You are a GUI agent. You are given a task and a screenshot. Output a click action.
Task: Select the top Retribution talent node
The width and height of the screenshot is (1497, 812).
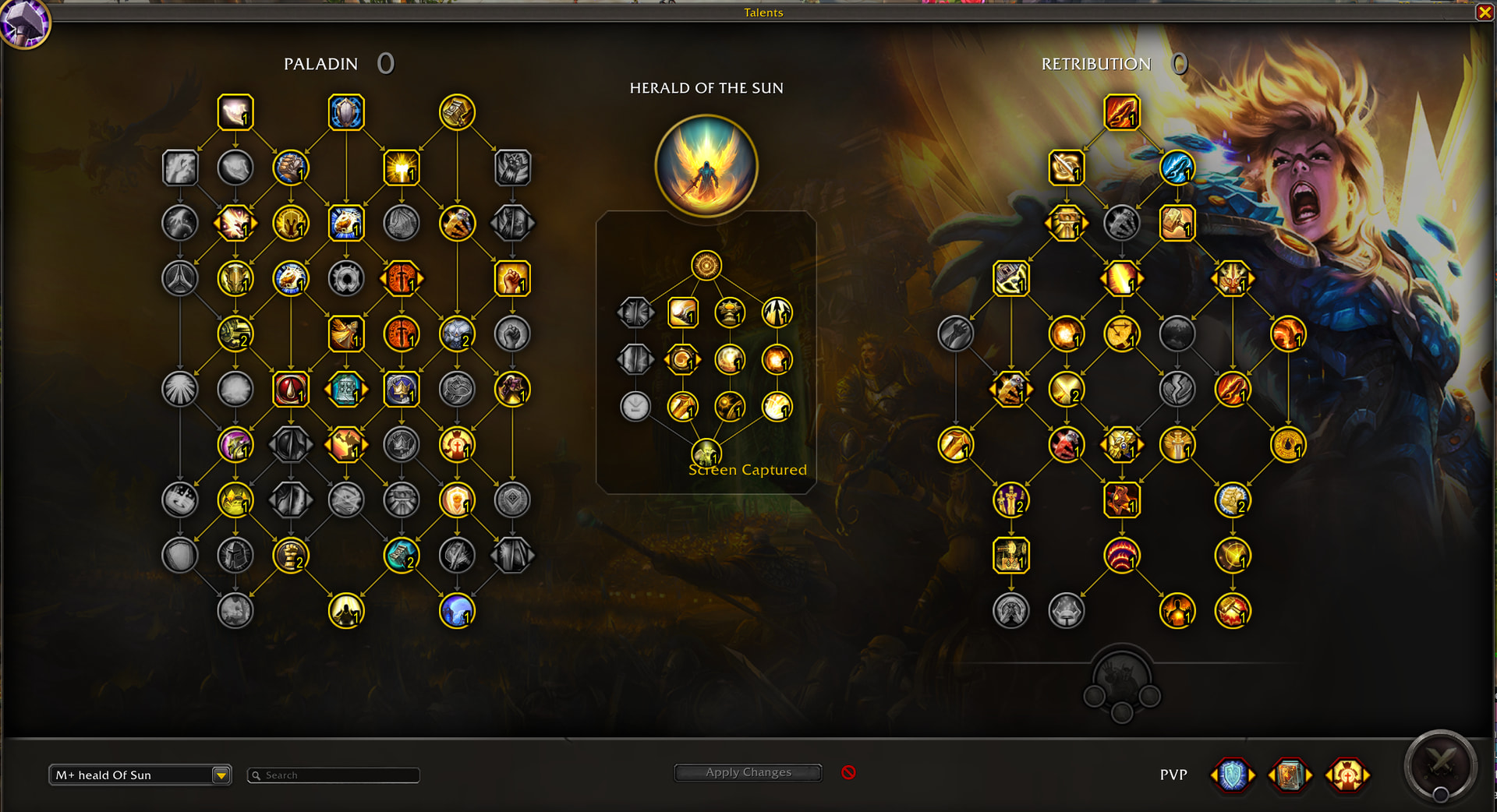click(x=1121, y=112)
